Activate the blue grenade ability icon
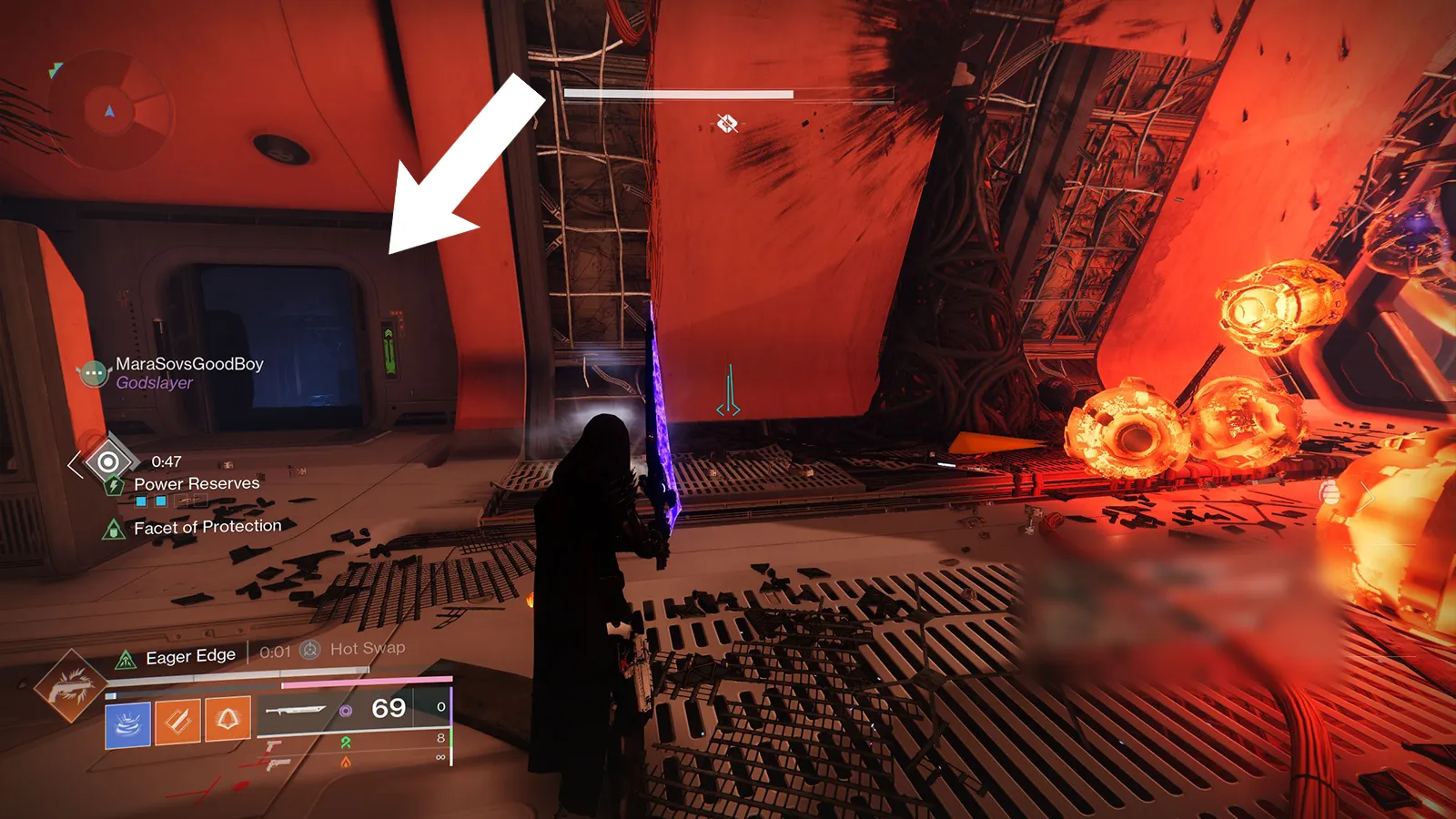 click(128, 723)
